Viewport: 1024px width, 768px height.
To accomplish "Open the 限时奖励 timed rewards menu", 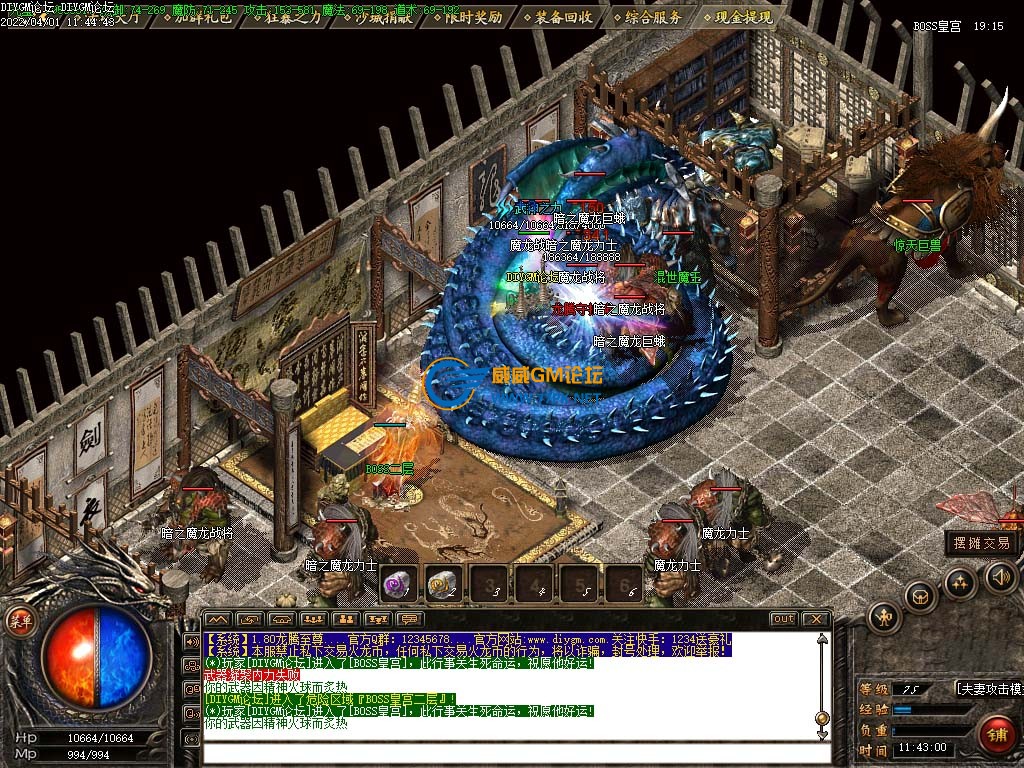I will tap(468, 17).
